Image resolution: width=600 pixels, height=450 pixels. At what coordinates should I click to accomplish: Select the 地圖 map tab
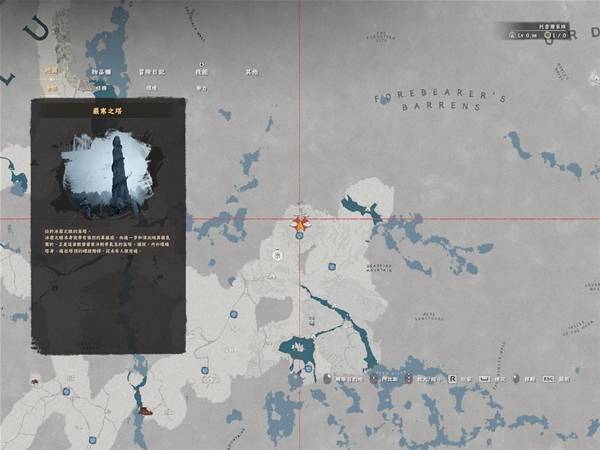coord(52,72)
